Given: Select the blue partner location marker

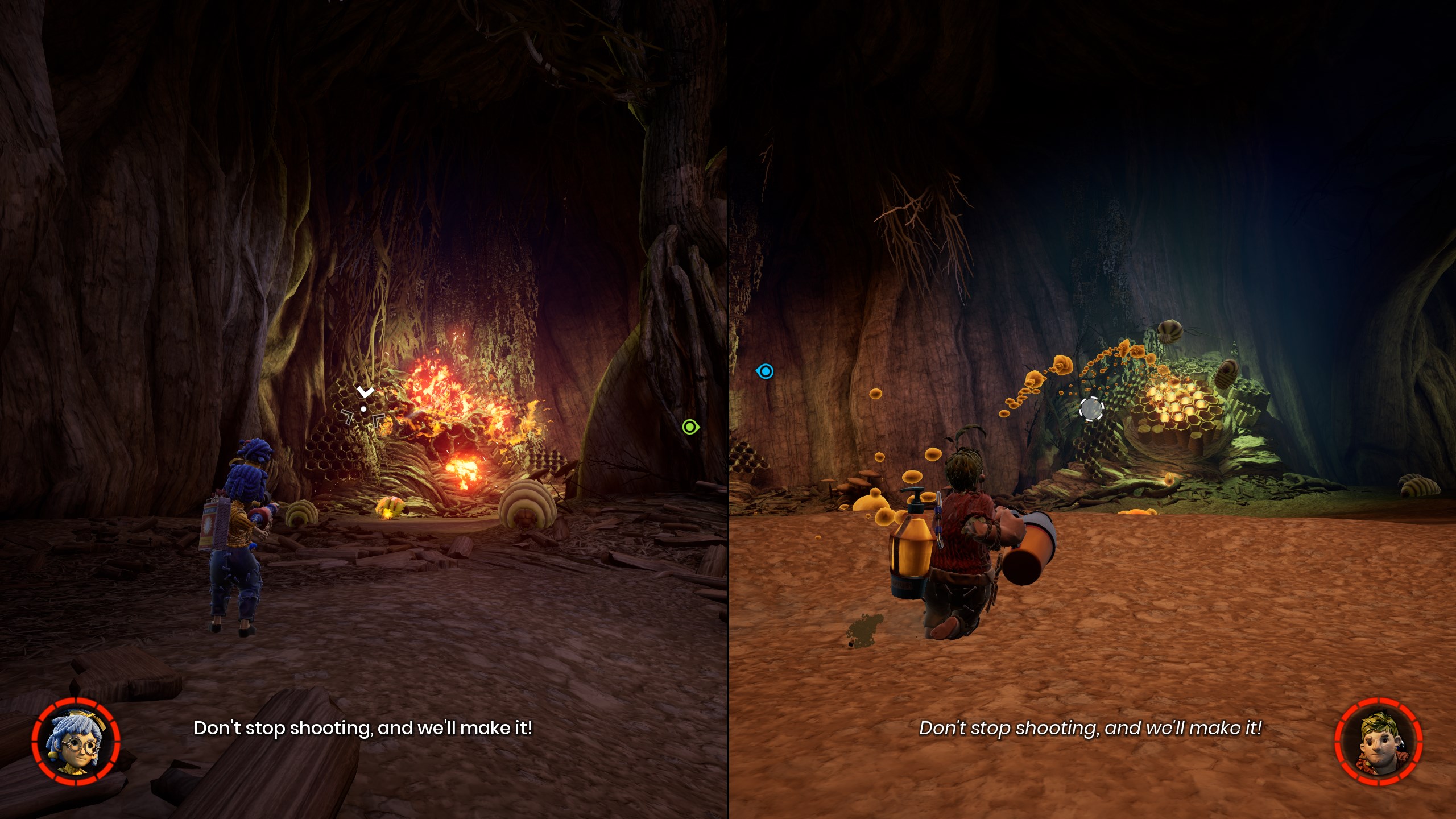Looking at the screenshot, I should coord(766,371).
